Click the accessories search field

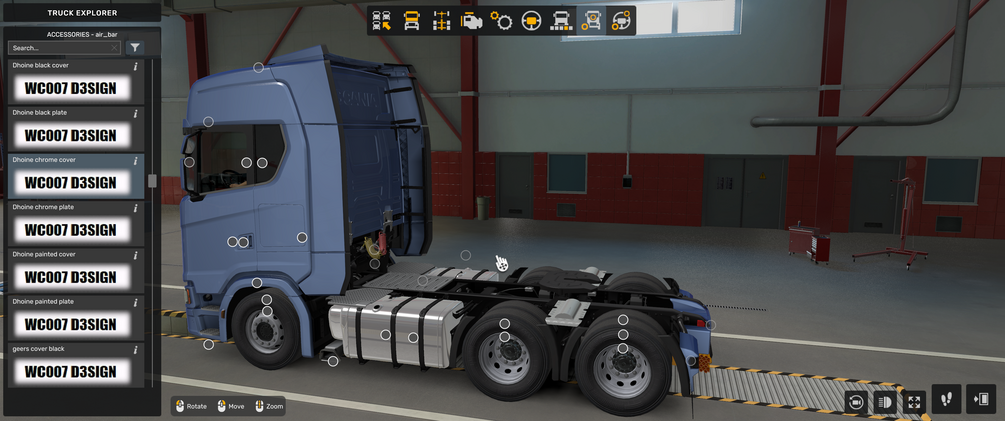[62, 48]
